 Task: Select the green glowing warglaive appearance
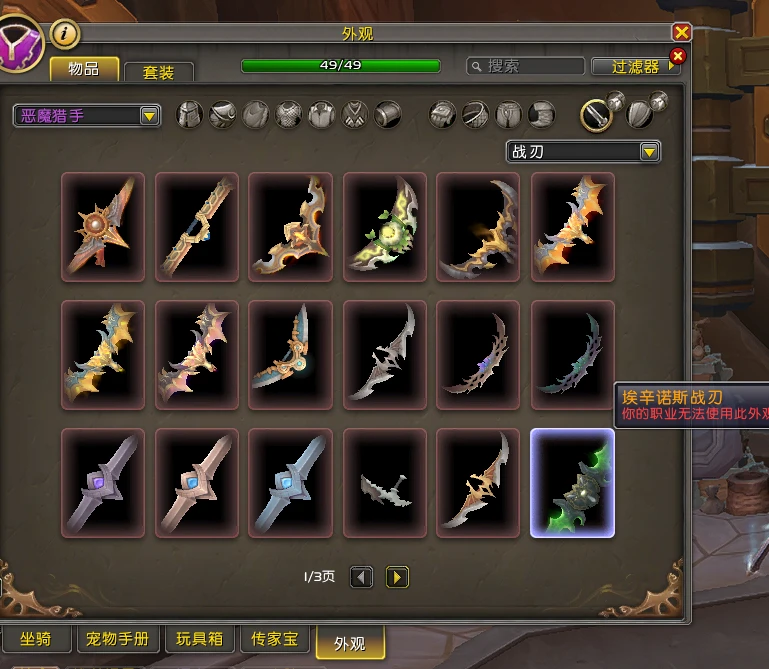(x=572, y=483)
